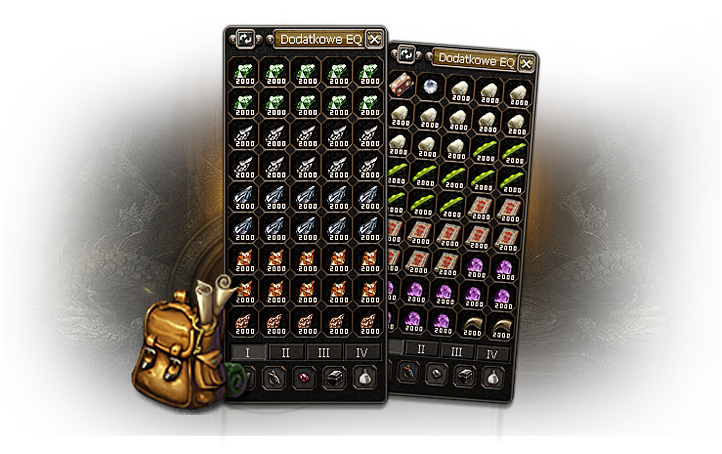Select the white pearl item slot
Image resolution: width=722 pixels, height=454 pixels.
tap(431, 87)
